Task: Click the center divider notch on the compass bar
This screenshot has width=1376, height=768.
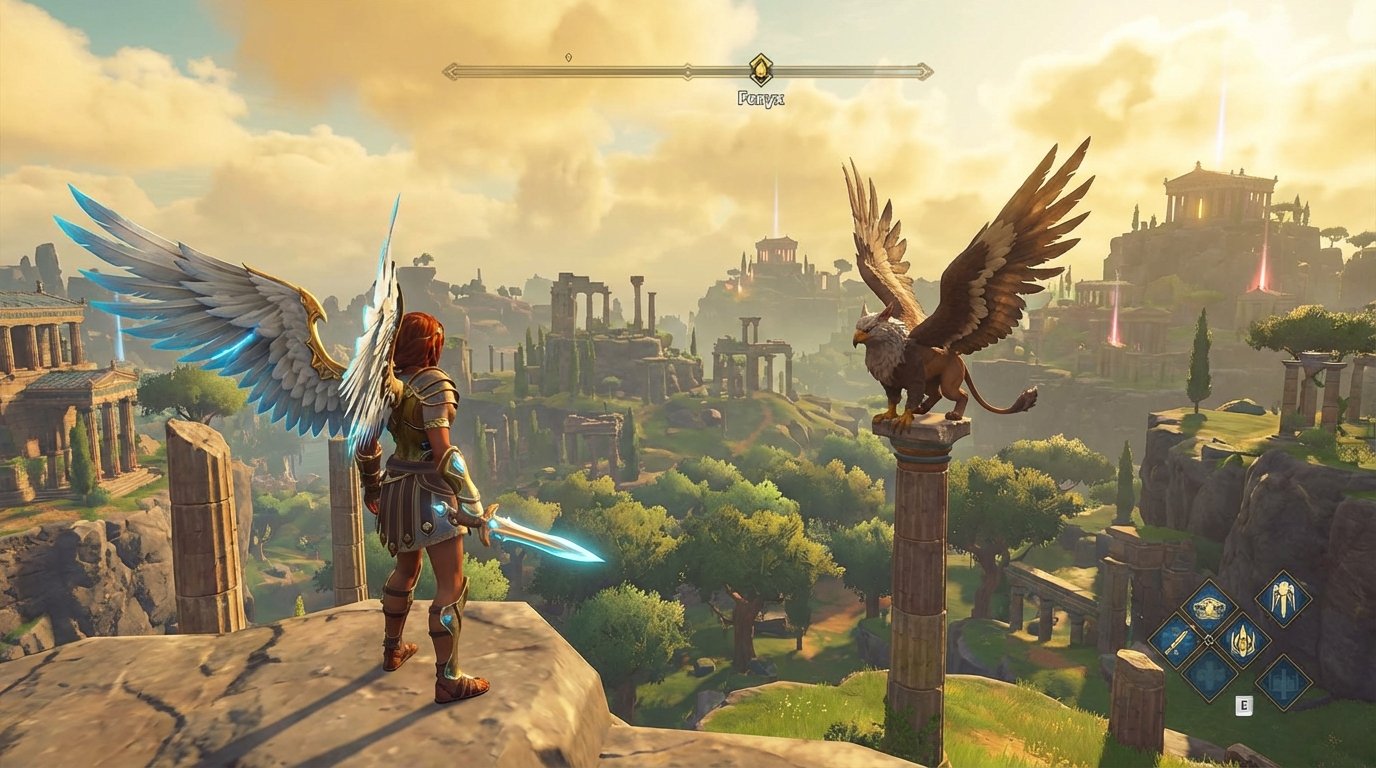Action: pyautogui.click(x=688, y=70)
